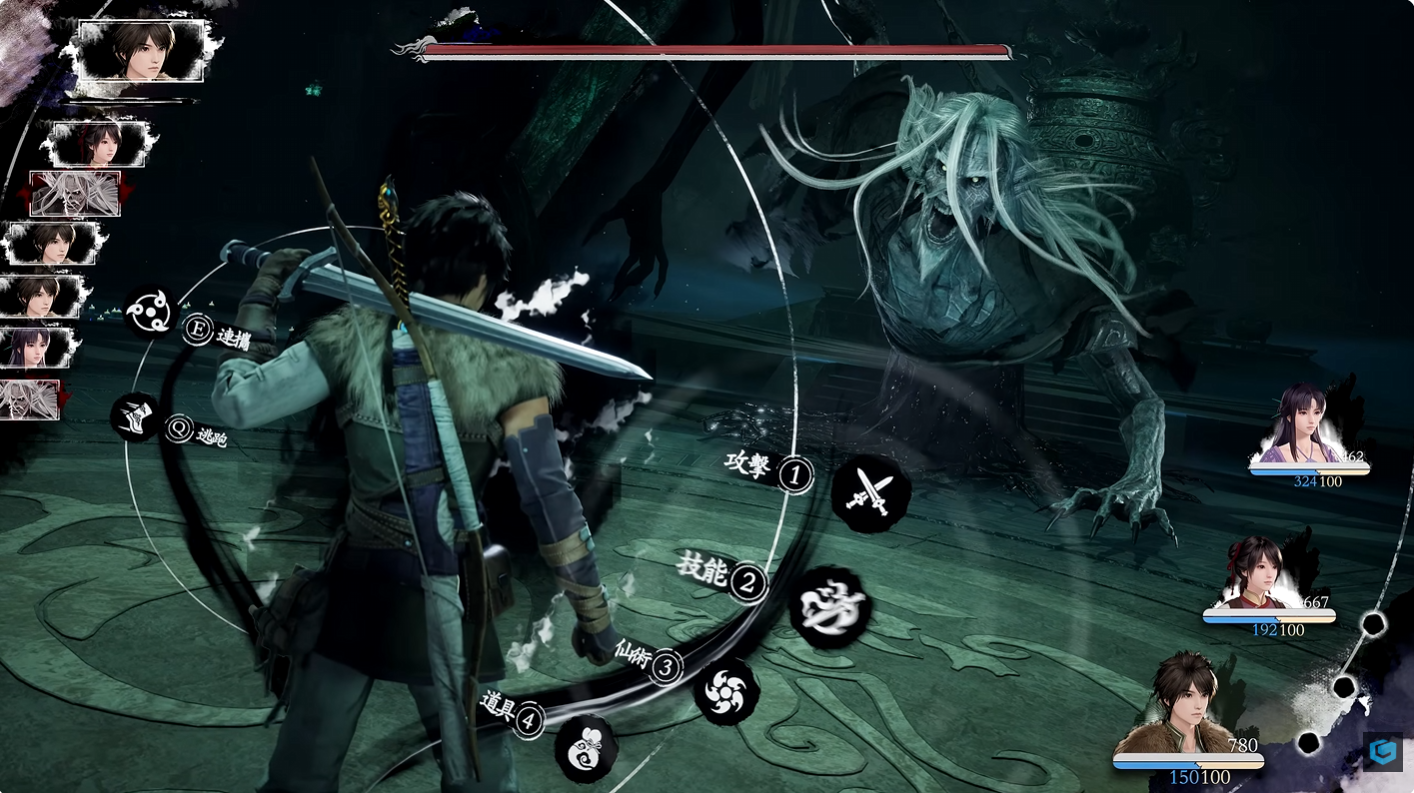Screen dimensions: 1414x793
Task: Select the Attack sword icon on the wheel
Action: (x=869, y=494)
